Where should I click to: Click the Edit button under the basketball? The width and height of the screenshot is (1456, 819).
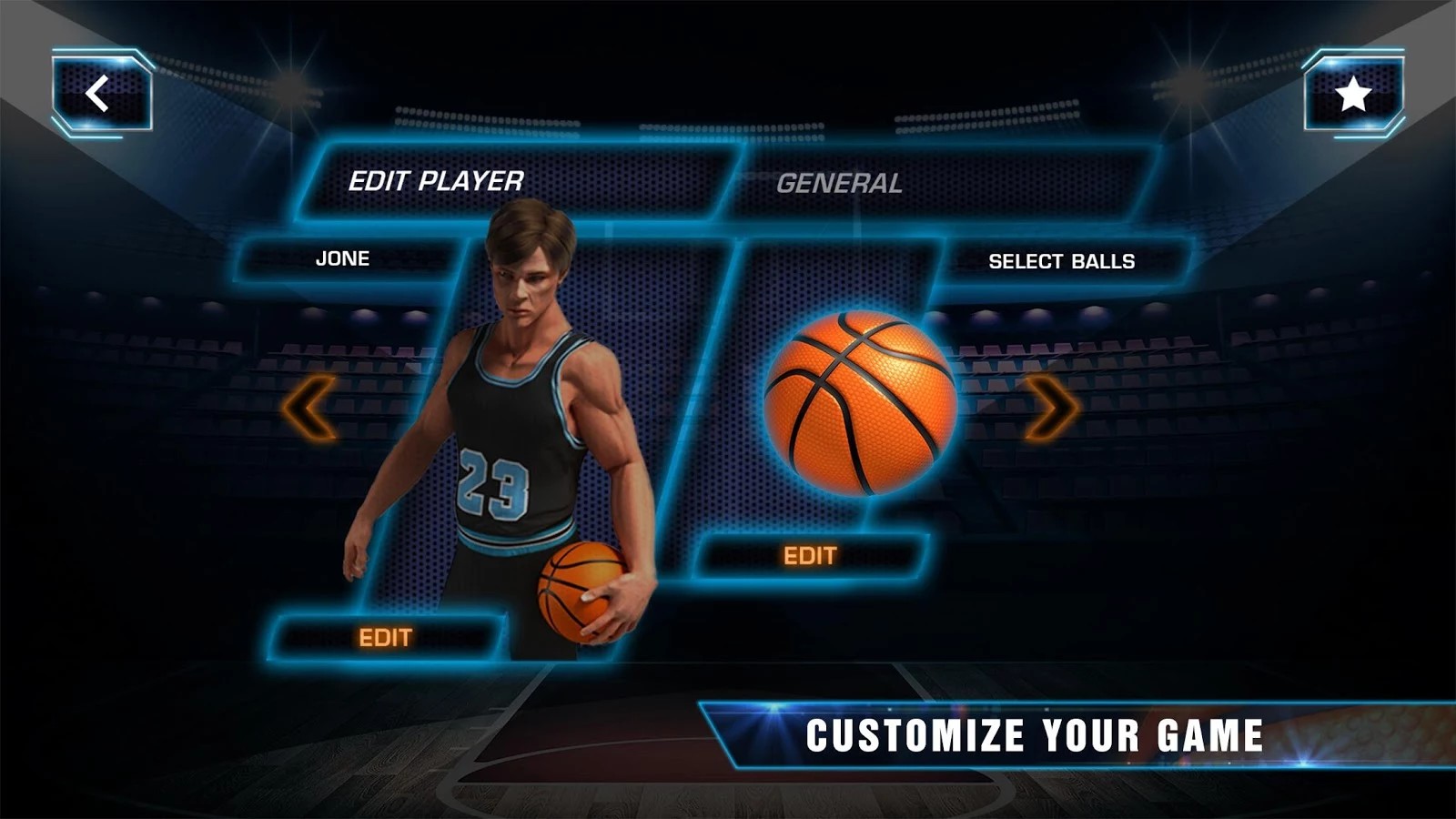810,555
